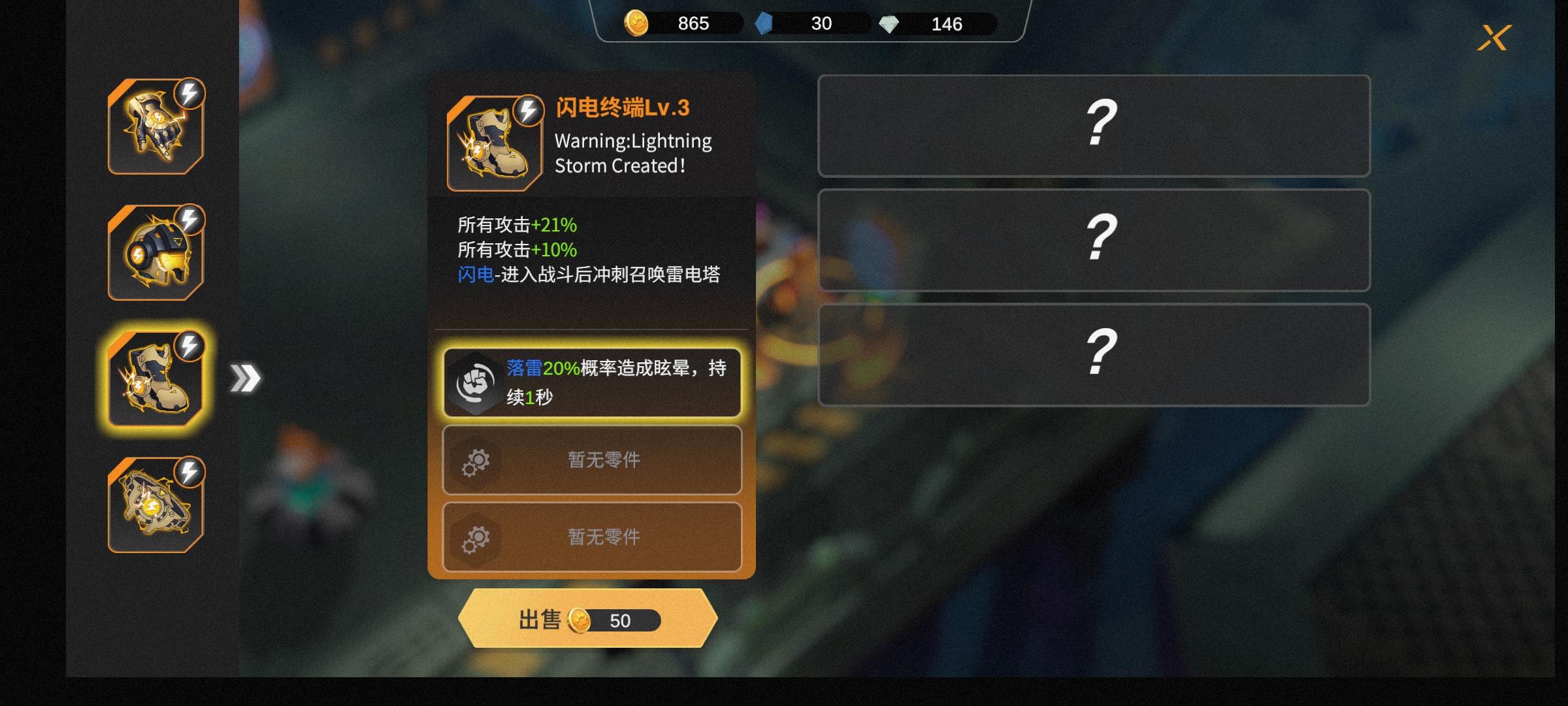The height and width of the screenshot is (706, 1568).
Task: Click the diamond icon in the currency bar
Action: [890, 24]
